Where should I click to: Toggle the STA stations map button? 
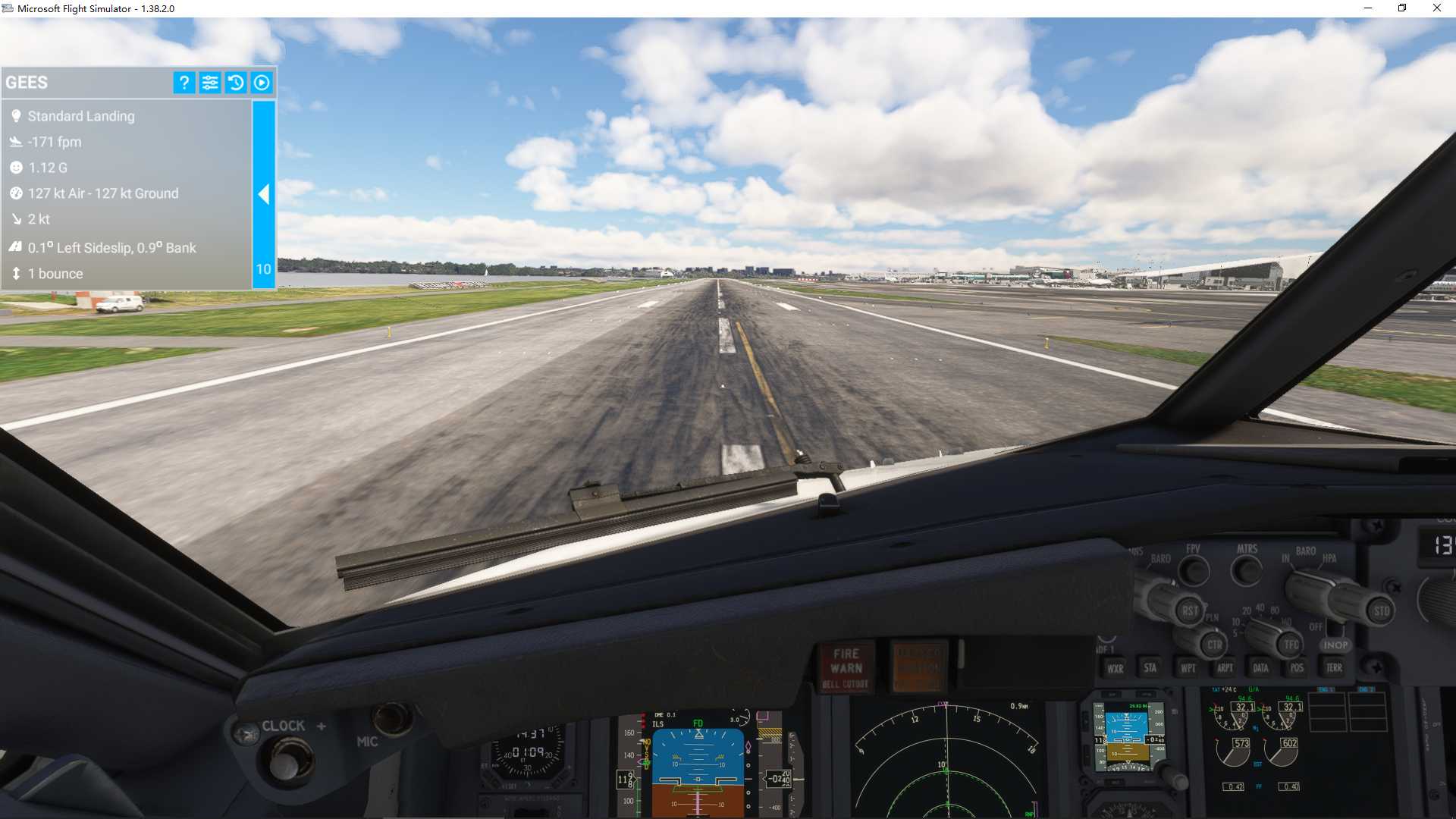point(1150,668)
